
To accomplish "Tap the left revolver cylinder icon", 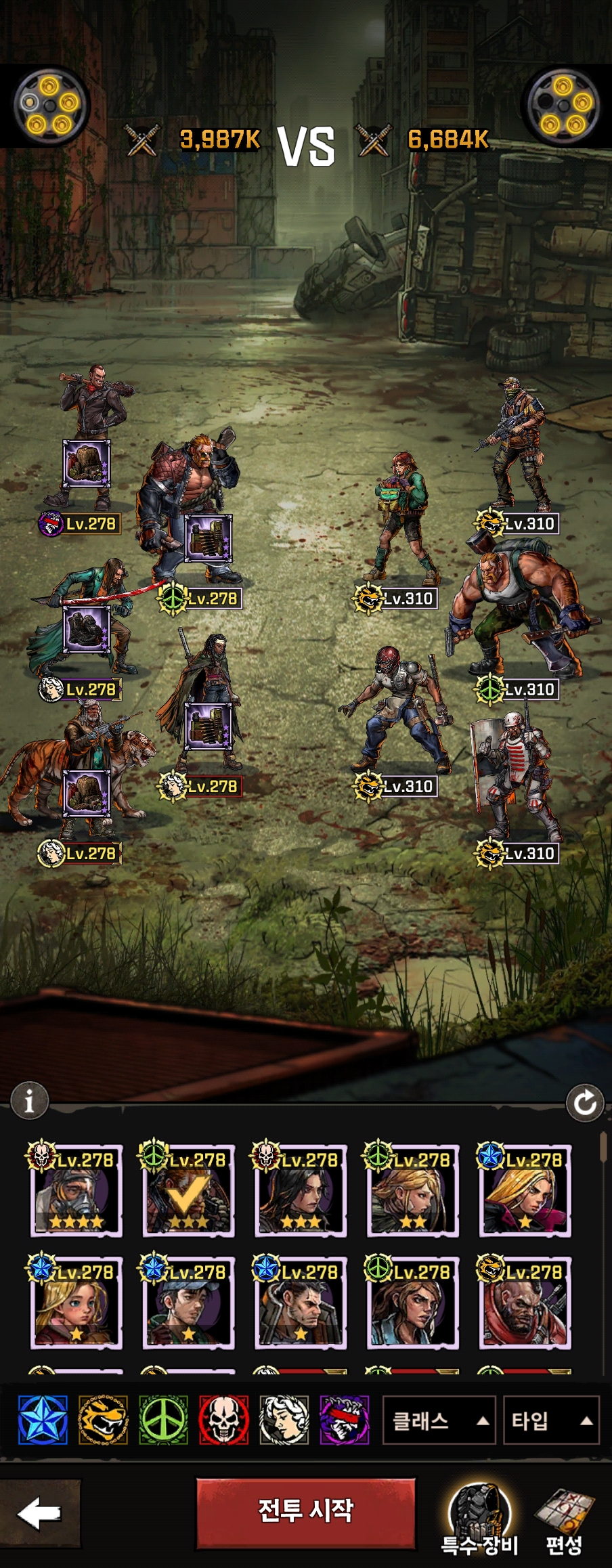I will (x=50, y=106).
